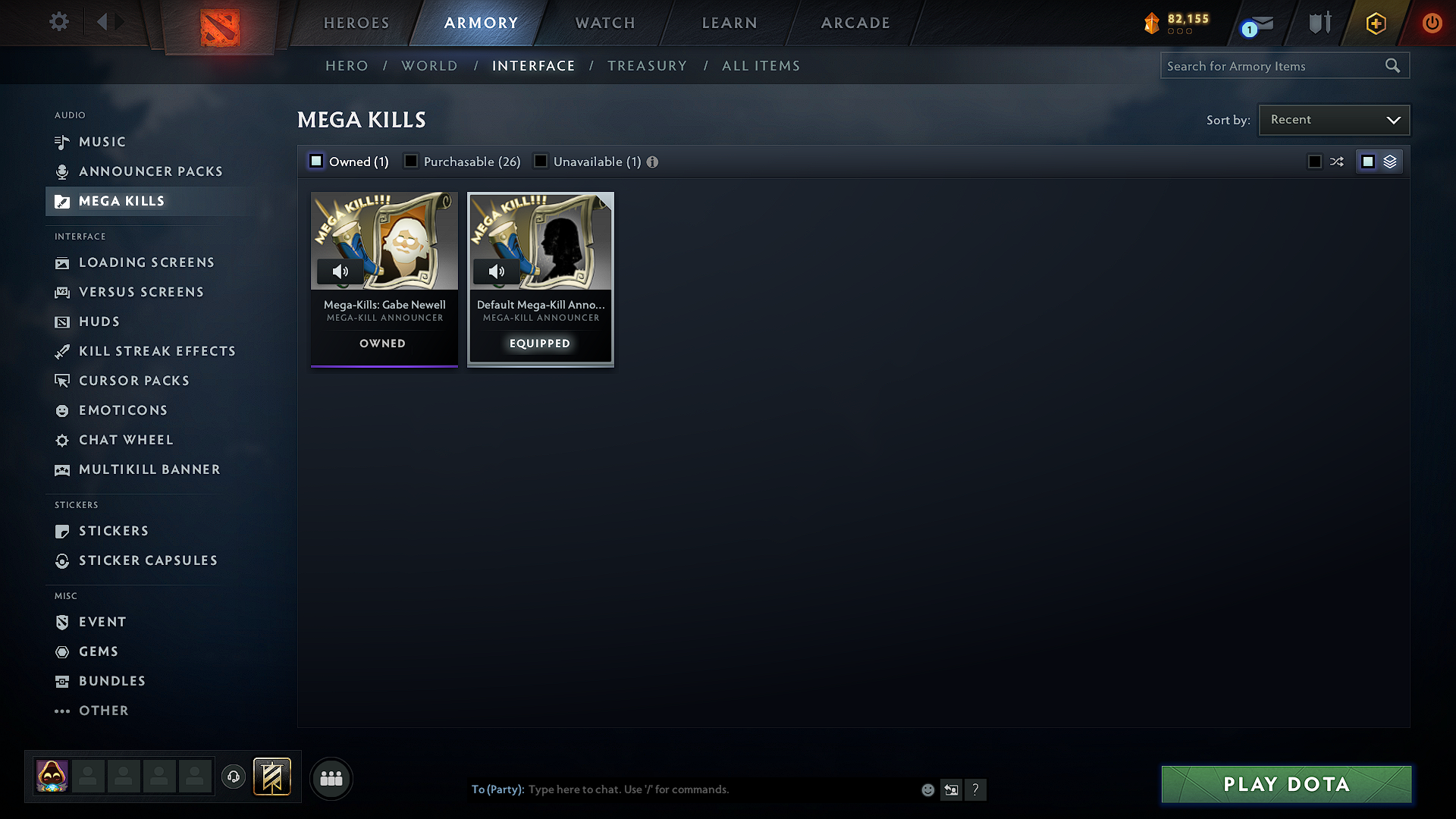Screen dimensions: 1456x819
Task: Open the Sort by Recent dropdown
Action: [x=1333, y=119]
